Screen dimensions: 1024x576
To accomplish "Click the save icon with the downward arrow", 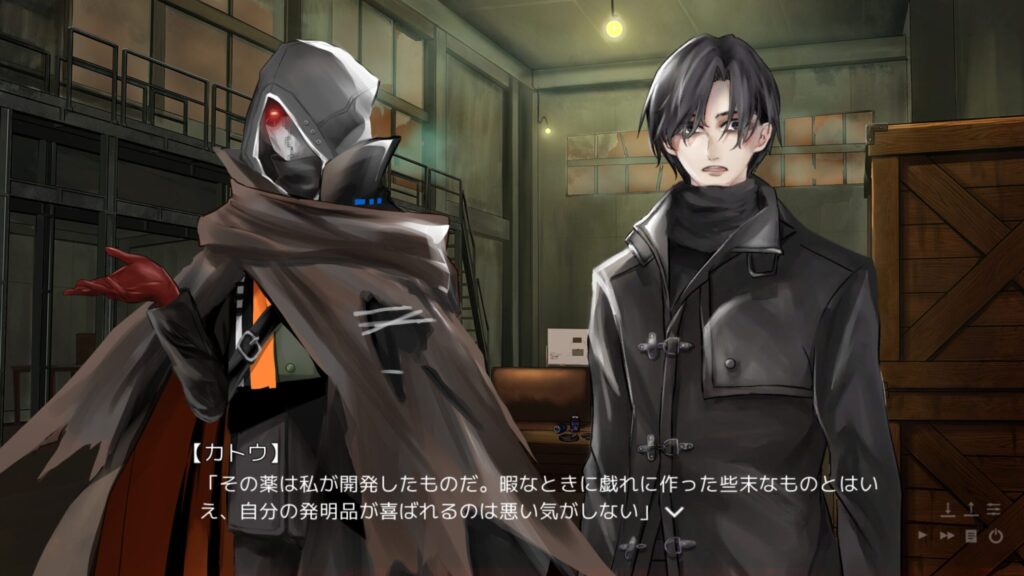I will (x=948, y=511).
